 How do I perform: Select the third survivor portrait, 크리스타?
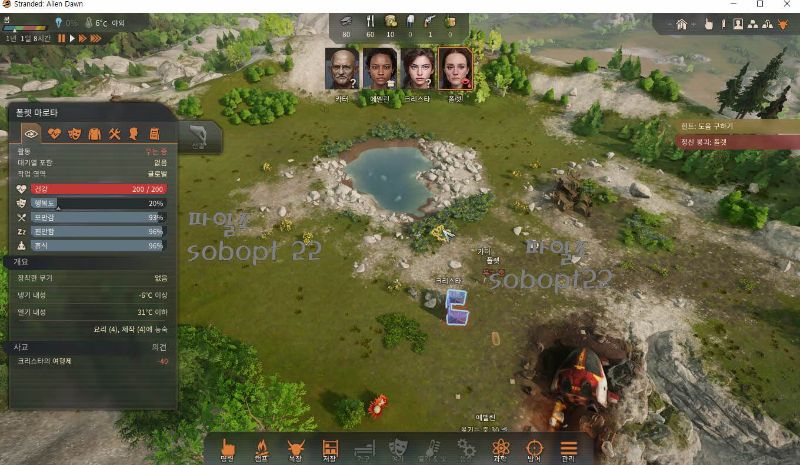coord(417,68)
